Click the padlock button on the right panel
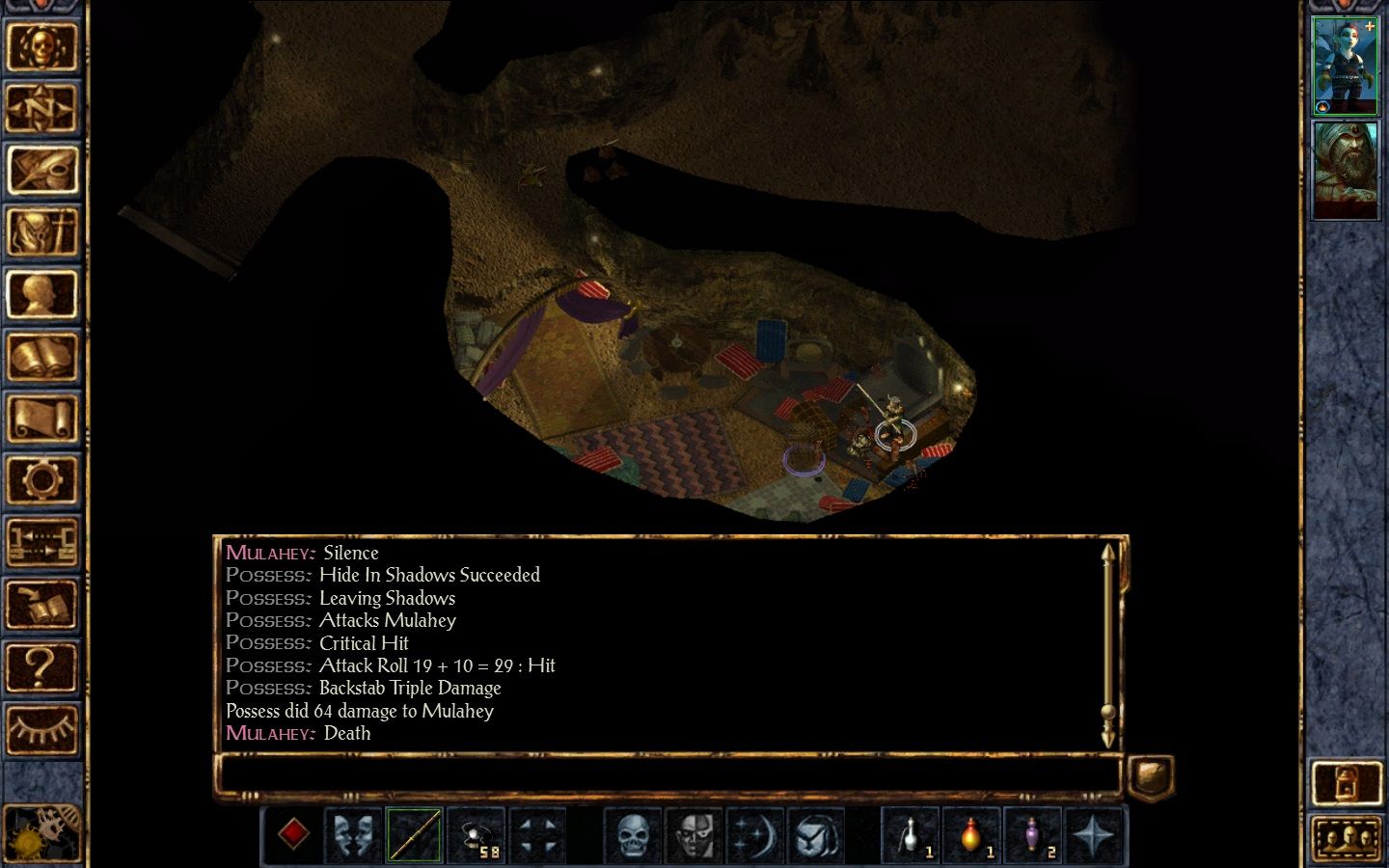 pyautogui.click(x=1346, y=783)
